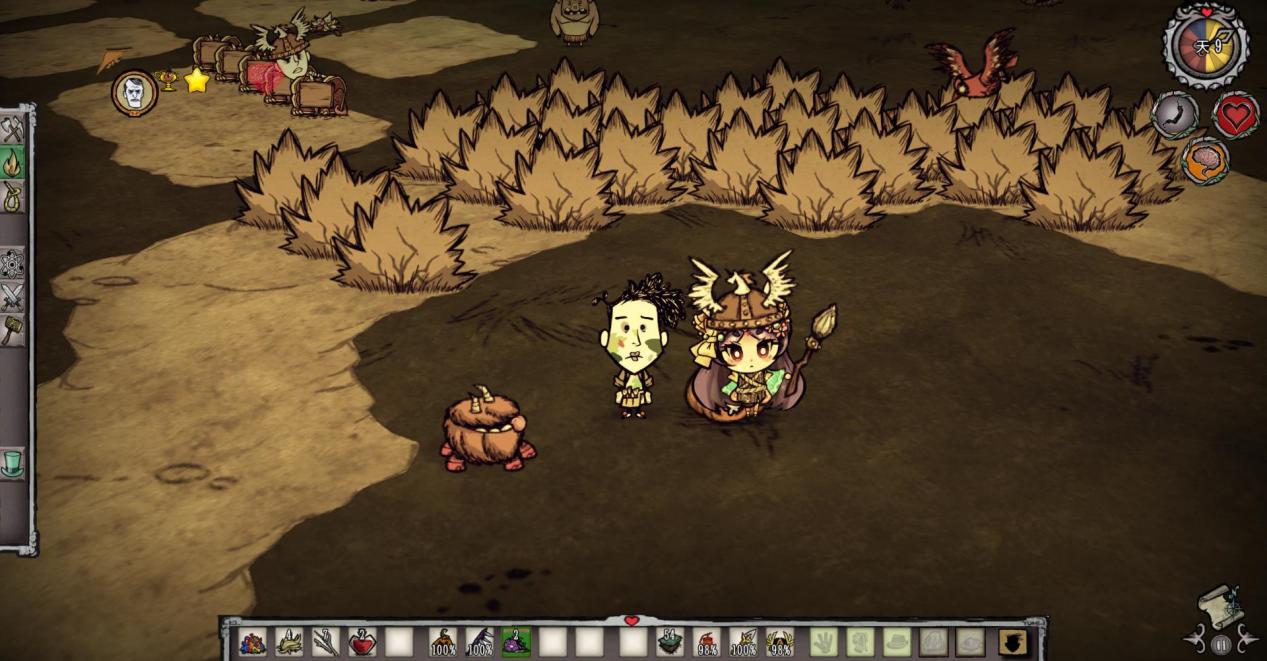Select the colorful flower petals slot
This screenshot has height=661, width=1267.
pyautogui.click(x=253, y=642)
